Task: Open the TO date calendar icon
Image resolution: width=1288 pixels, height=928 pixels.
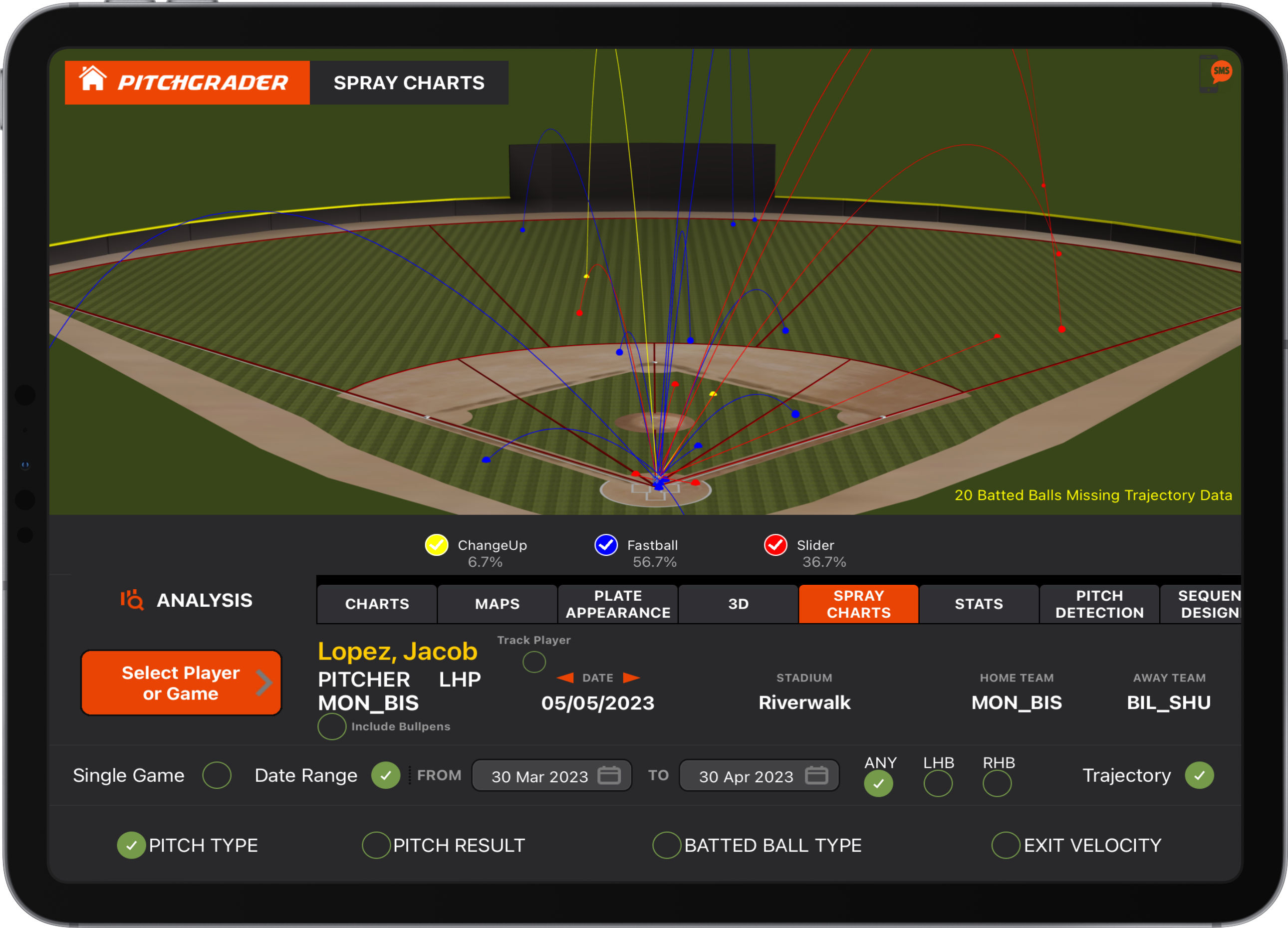Action: [x=818, y=776]
